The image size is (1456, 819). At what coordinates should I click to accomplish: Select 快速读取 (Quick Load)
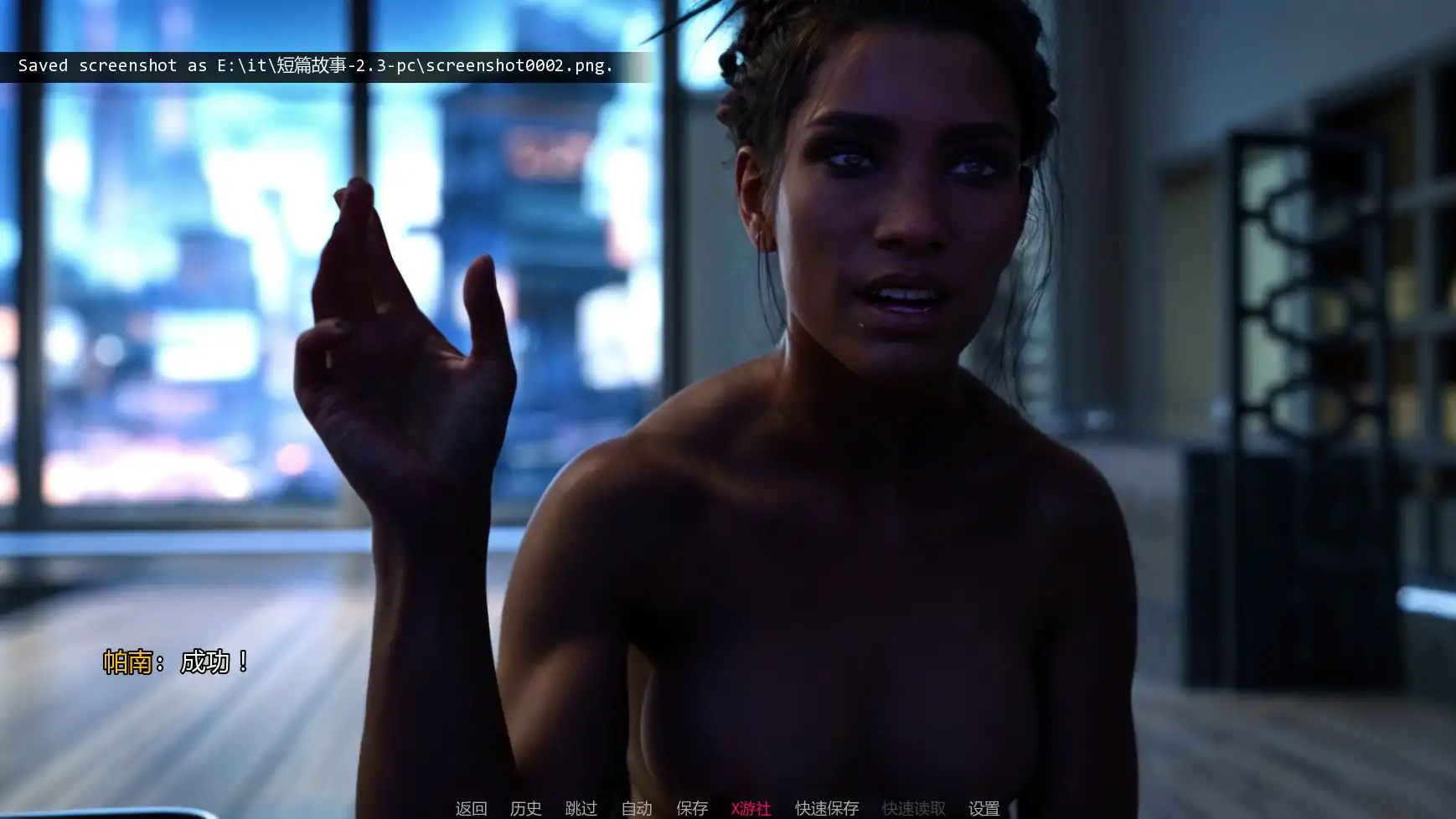[x=913, y=808]
